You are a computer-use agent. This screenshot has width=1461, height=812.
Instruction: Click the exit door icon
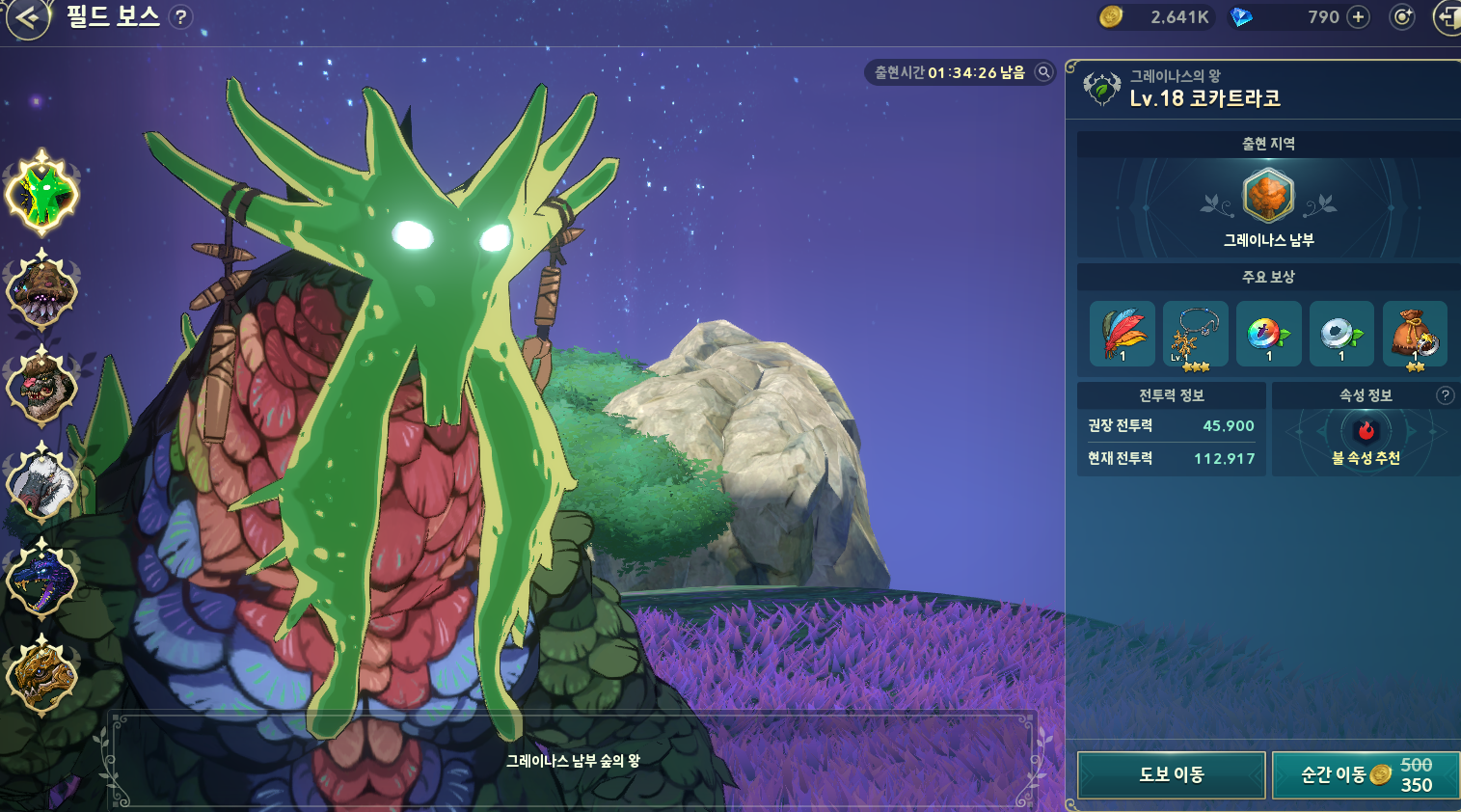(x=1447, y=17)
